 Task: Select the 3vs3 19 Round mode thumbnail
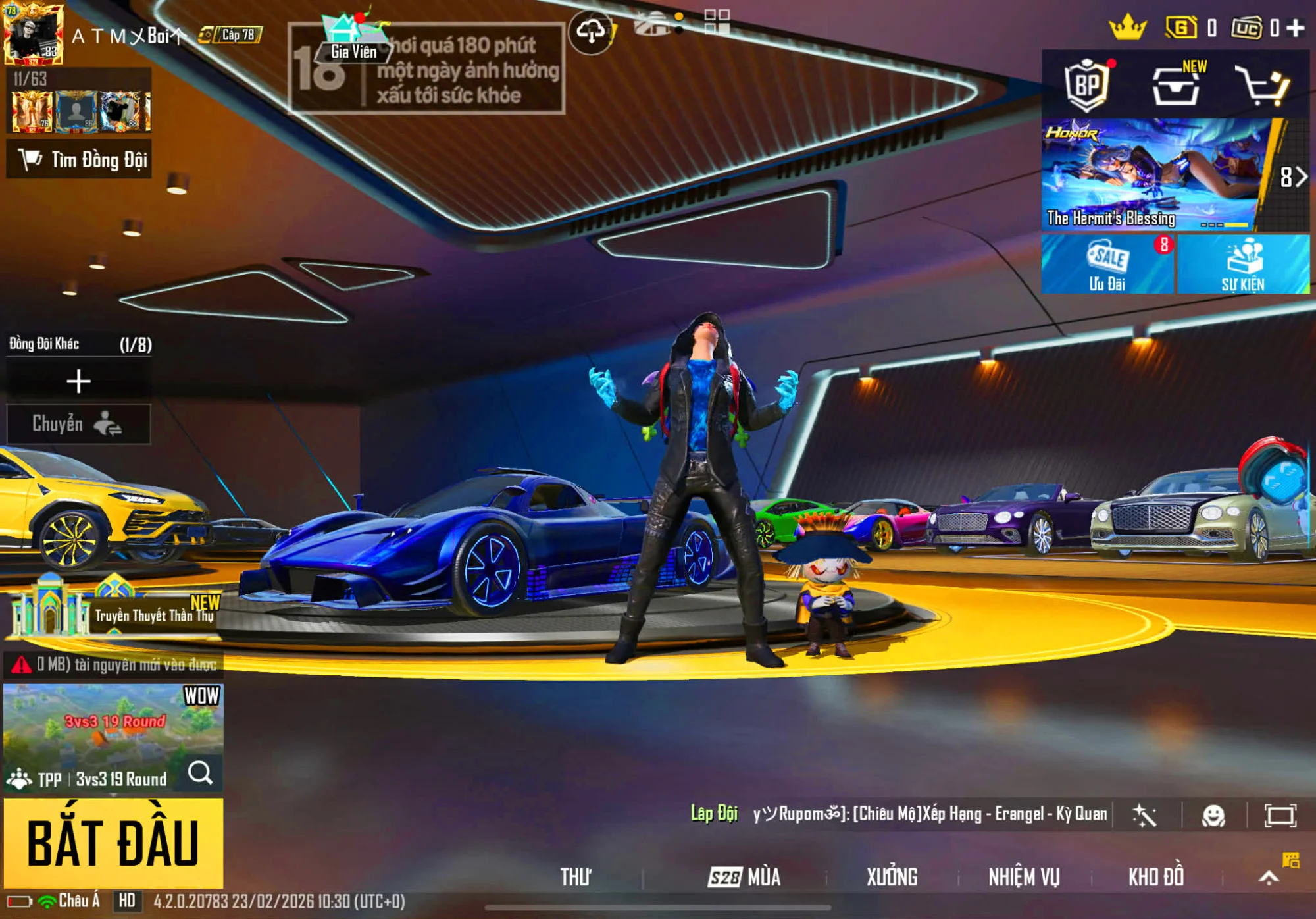[113, 721]
